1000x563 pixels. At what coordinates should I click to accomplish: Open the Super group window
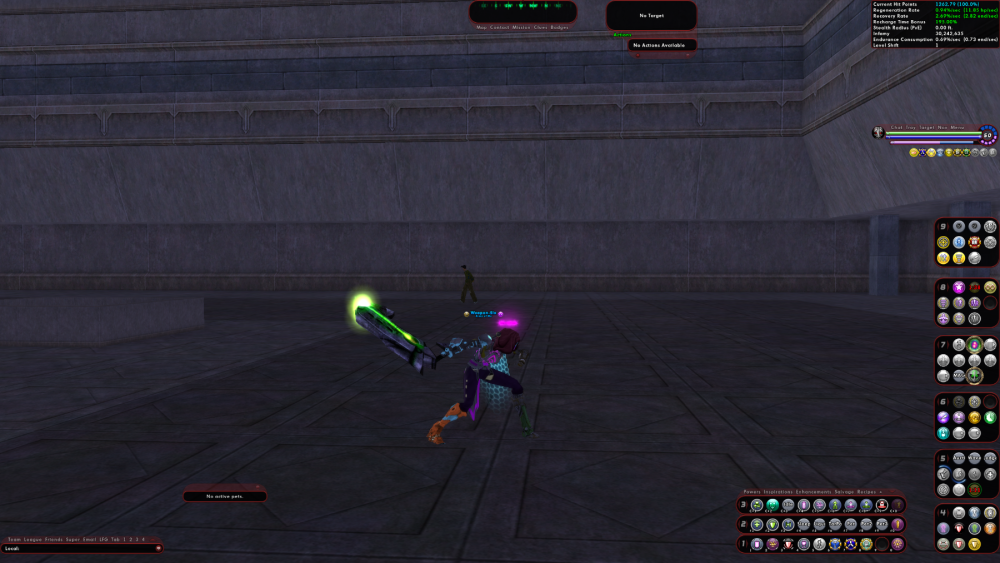pyautogui.click(x=73, y=539)
